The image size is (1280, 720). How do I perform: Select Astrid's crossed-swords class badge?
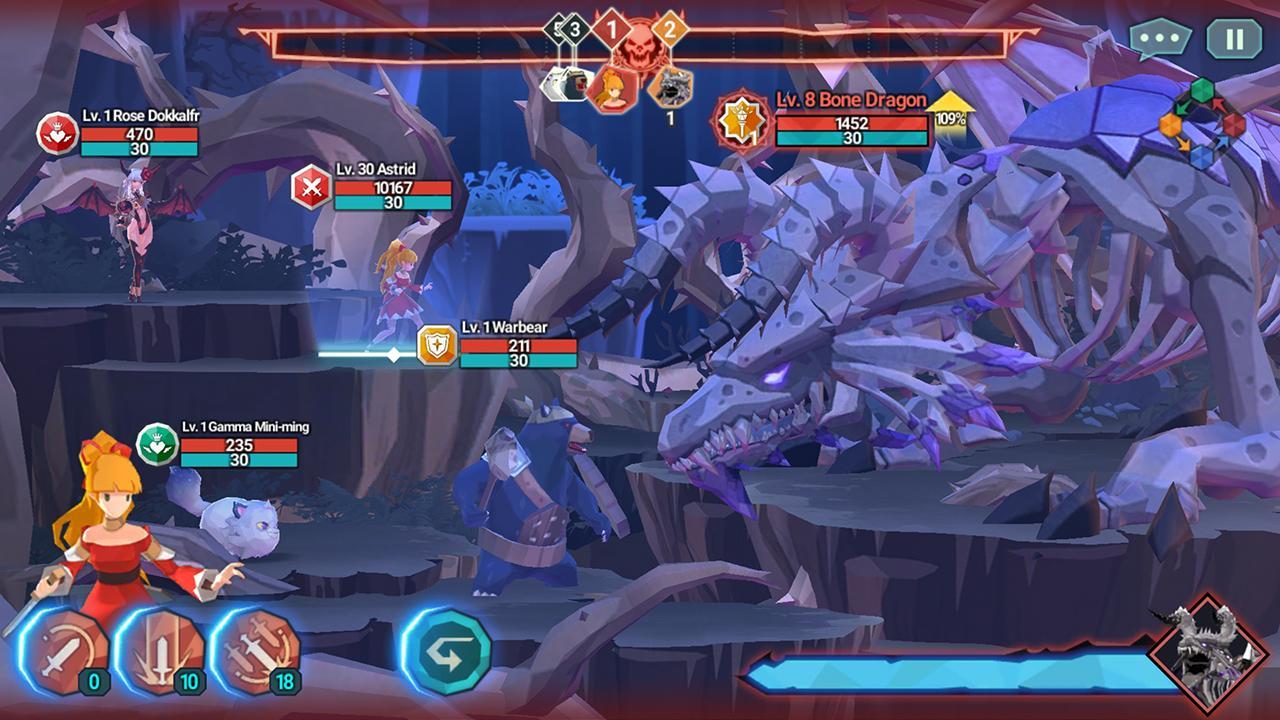[311, 187]
